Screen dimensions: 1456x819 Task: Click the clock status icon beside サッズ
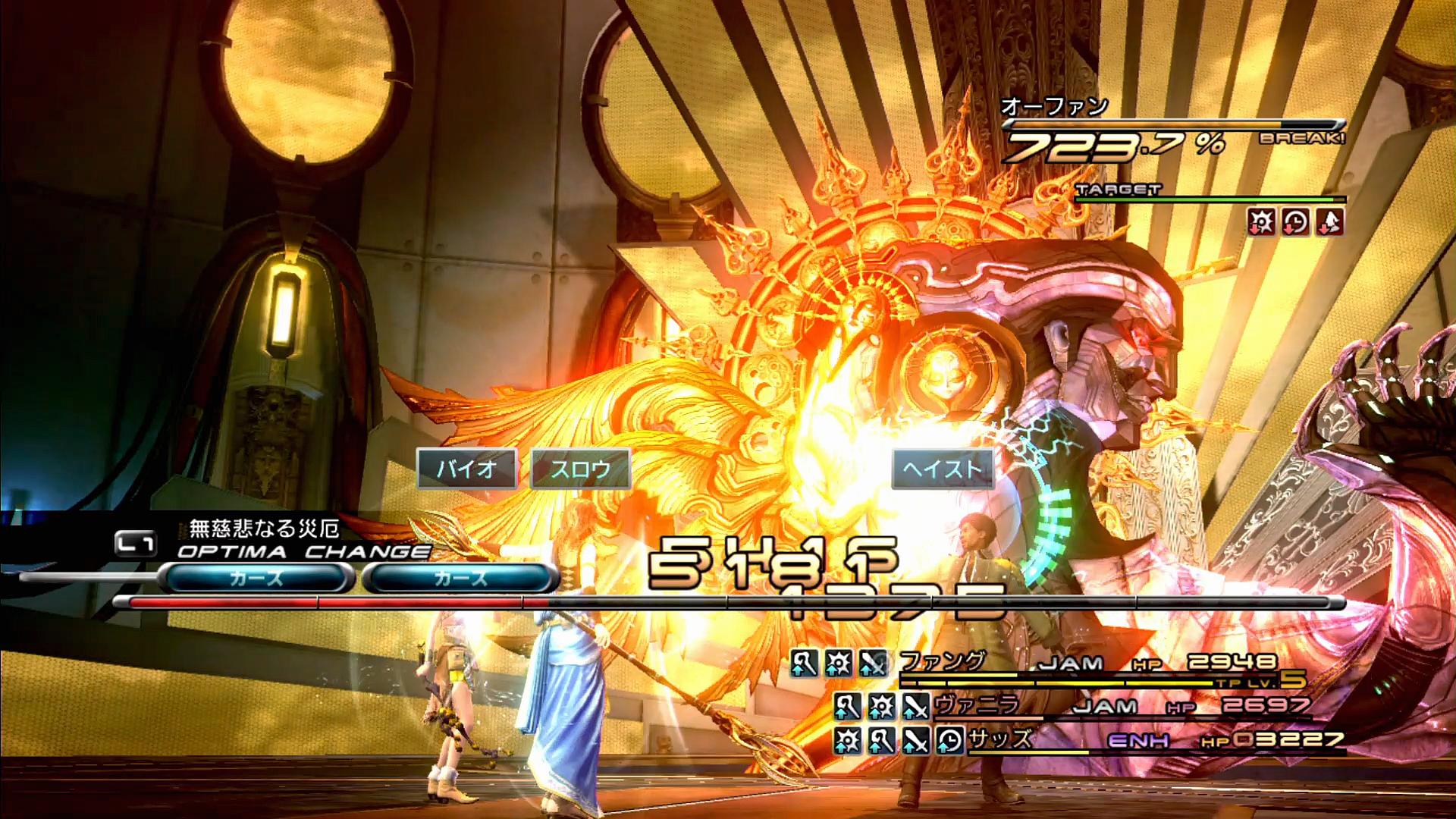949,740
